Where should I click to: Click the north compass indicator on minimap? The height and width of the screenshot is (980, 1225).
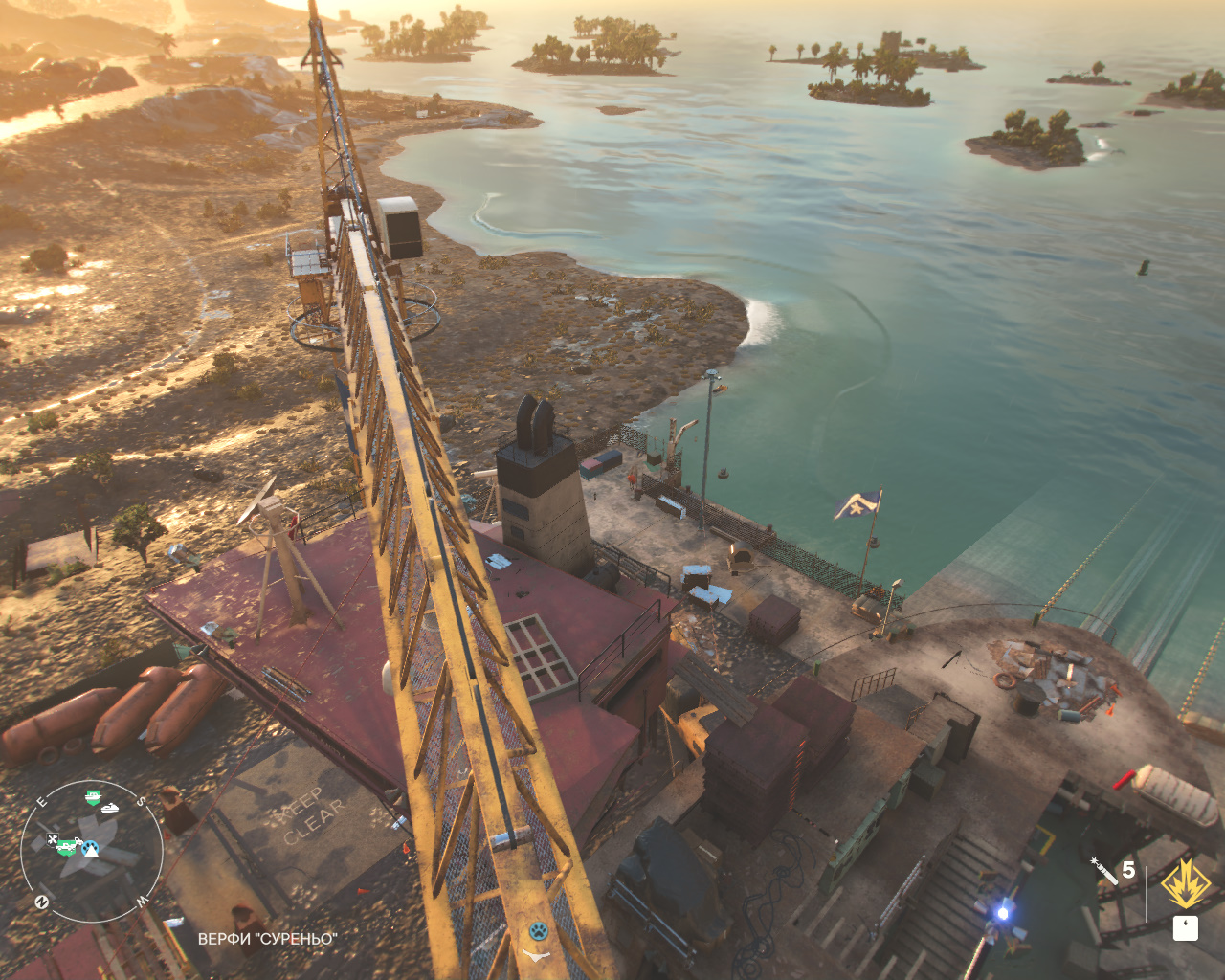coord(43,902)
